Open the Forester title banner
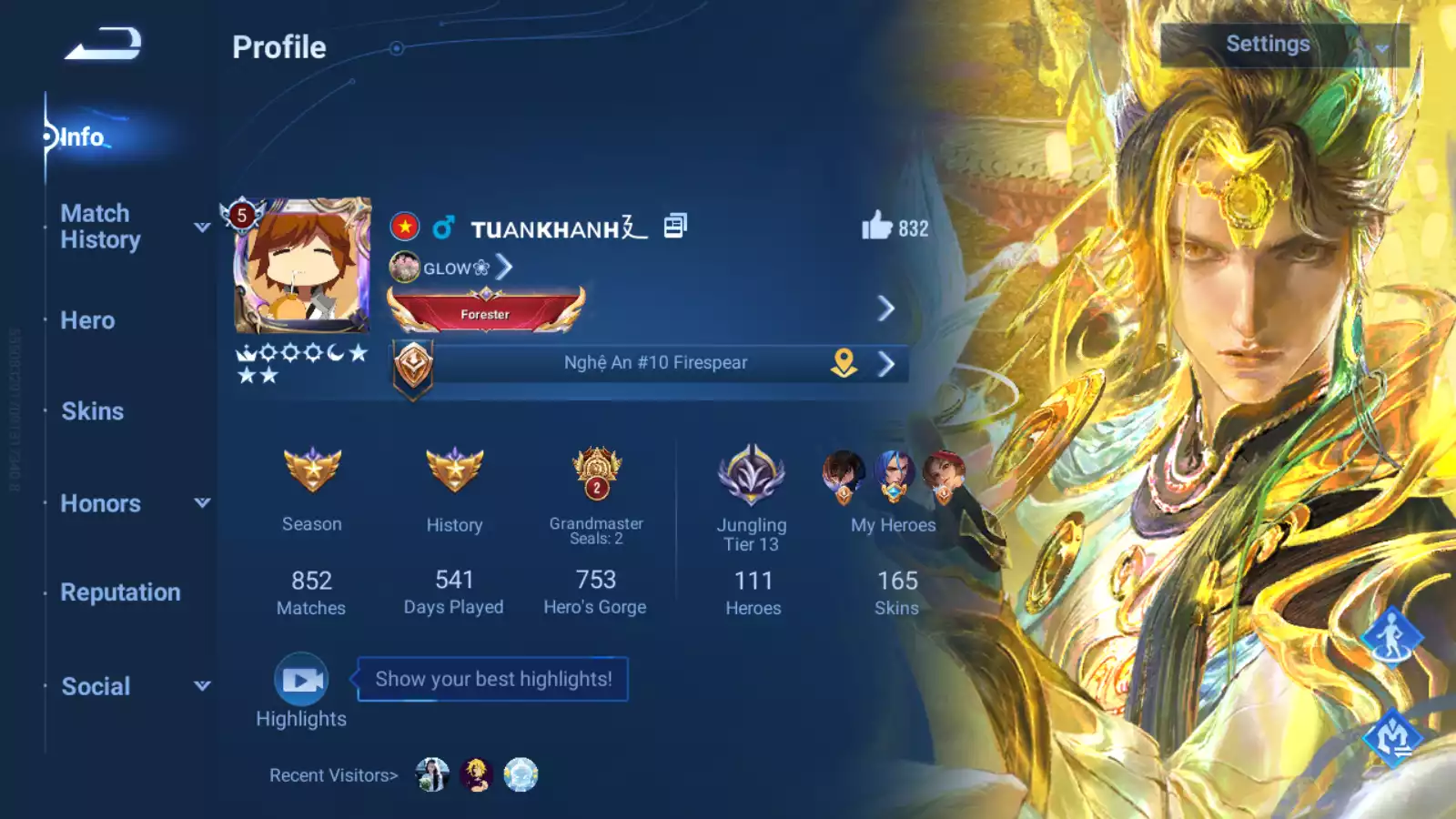The width and height of the screenshot is (1456, 819). 486,311
